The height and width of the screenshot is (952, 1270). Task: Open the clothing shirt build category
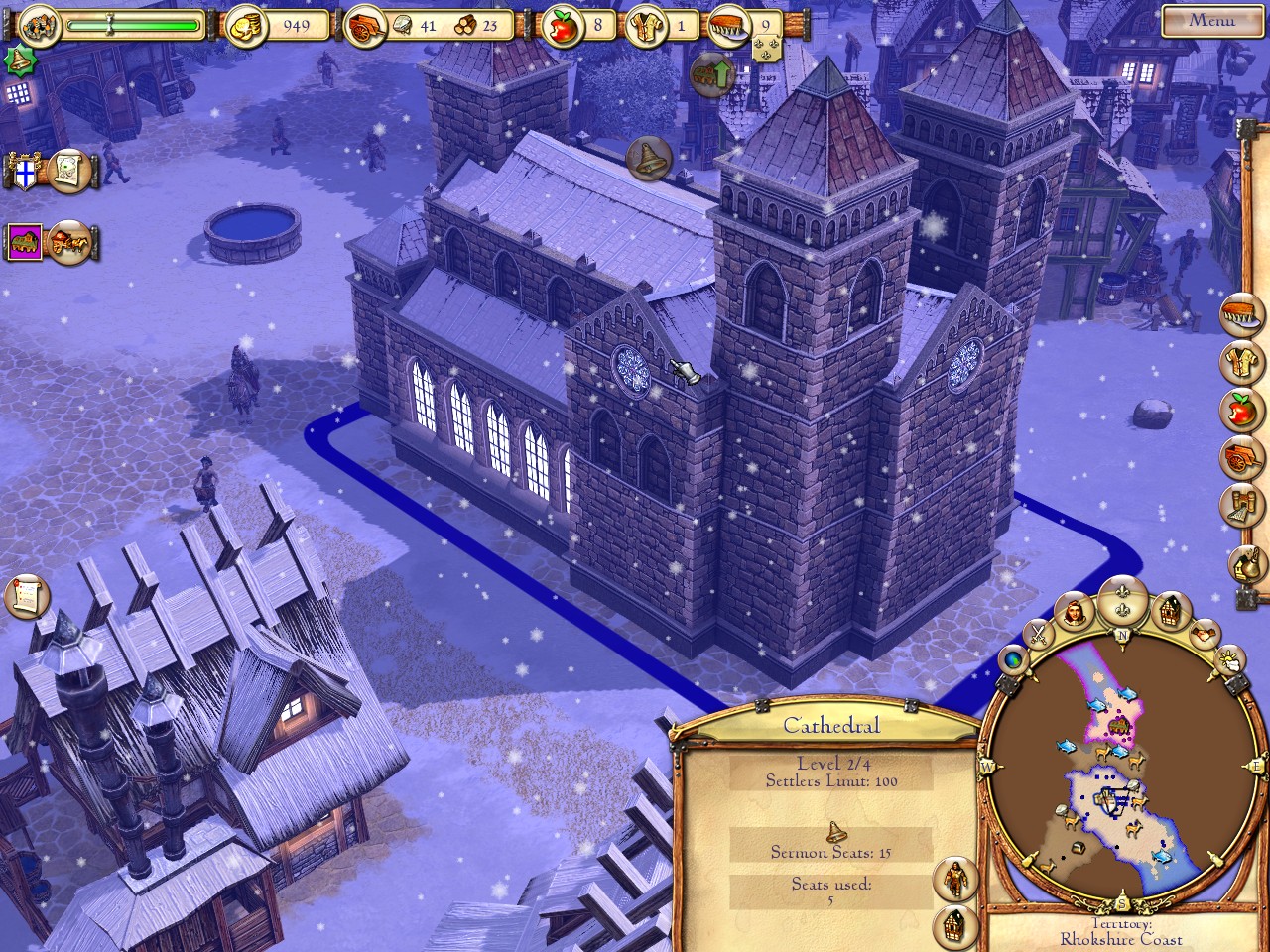(x=1243, y=362)
